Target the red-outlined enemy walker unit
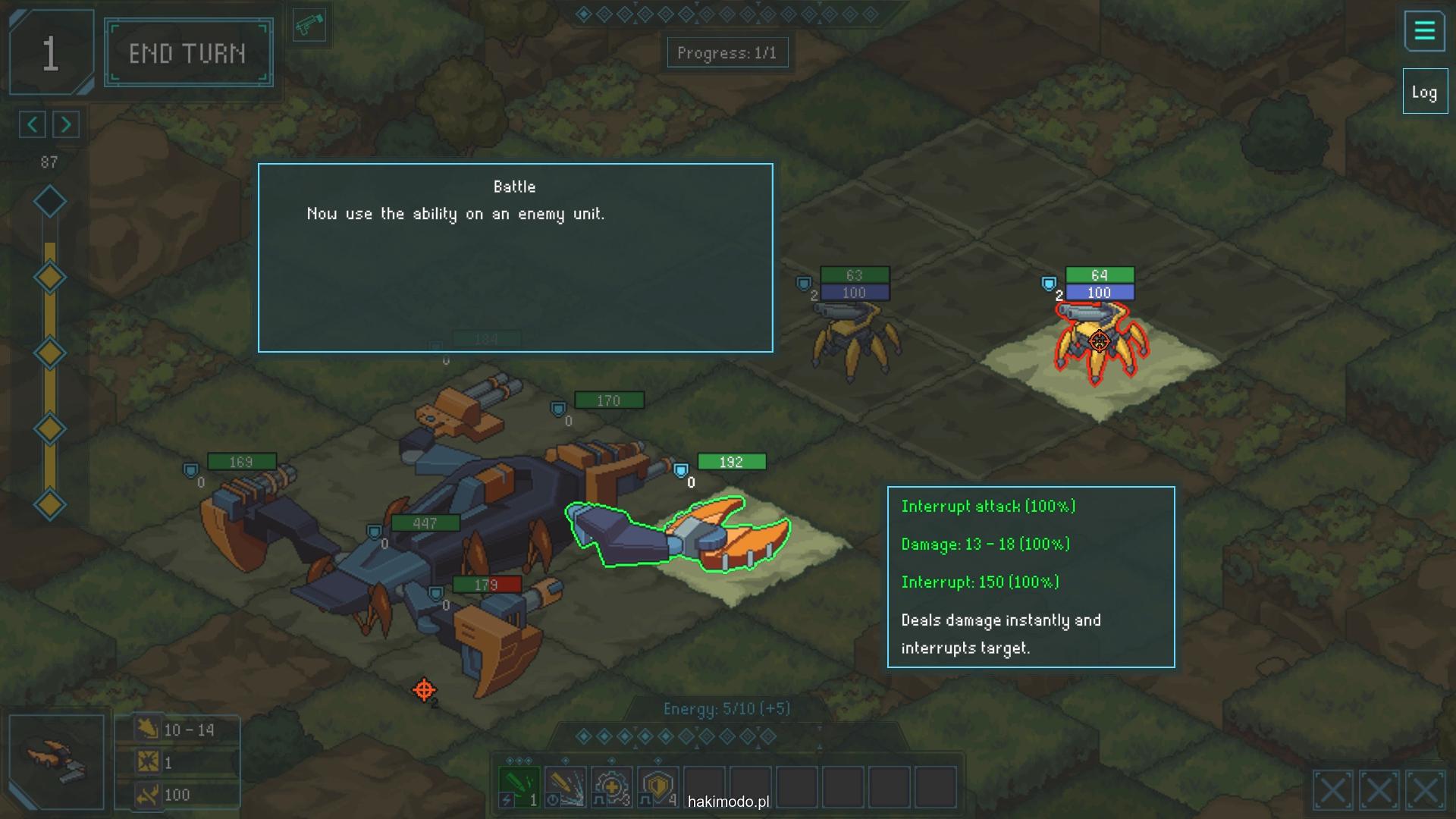 coord(1100,343)
